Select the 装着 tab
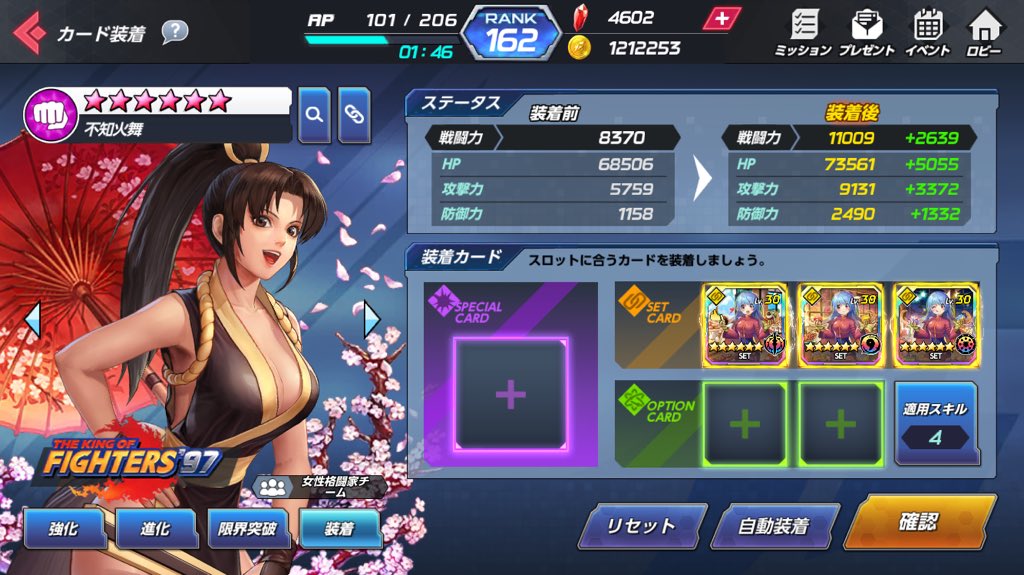 coord(339,530)
